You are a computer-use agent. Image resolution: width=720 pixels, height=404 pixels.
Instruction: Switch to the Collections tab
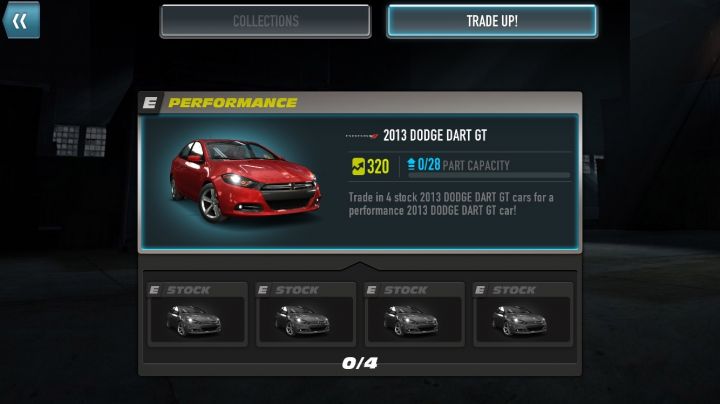(x=265, y=21)
